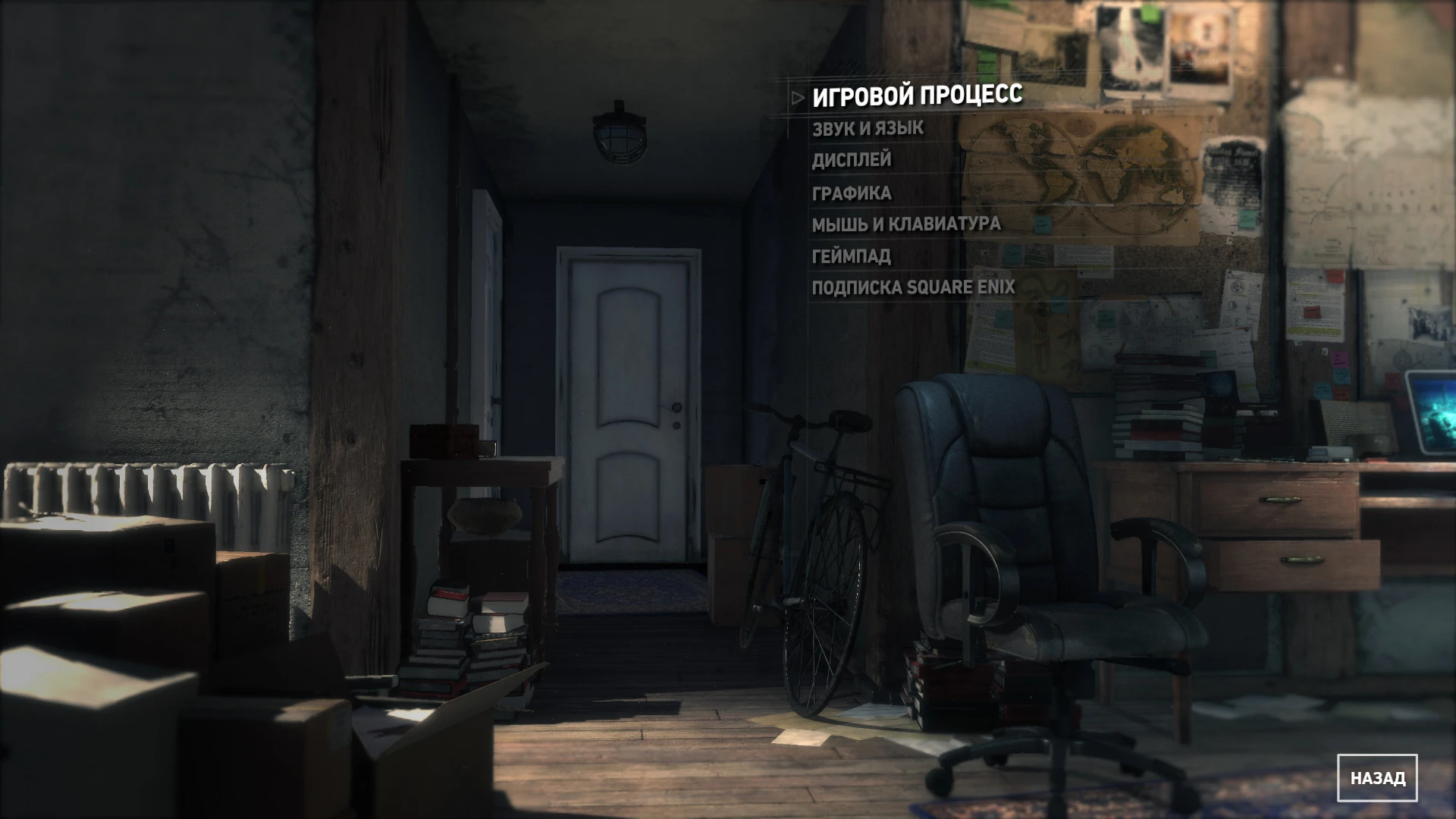Click the selection arrow beside ИГРОВОЙ ПРОЦЕСС

tap(795, 97)
